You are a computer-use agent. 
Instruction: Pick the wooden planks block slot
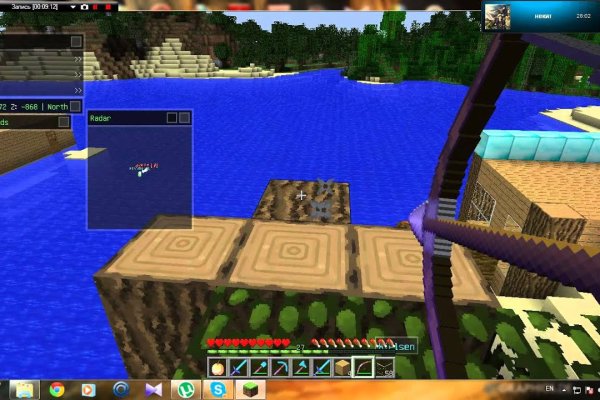[342, 367]
